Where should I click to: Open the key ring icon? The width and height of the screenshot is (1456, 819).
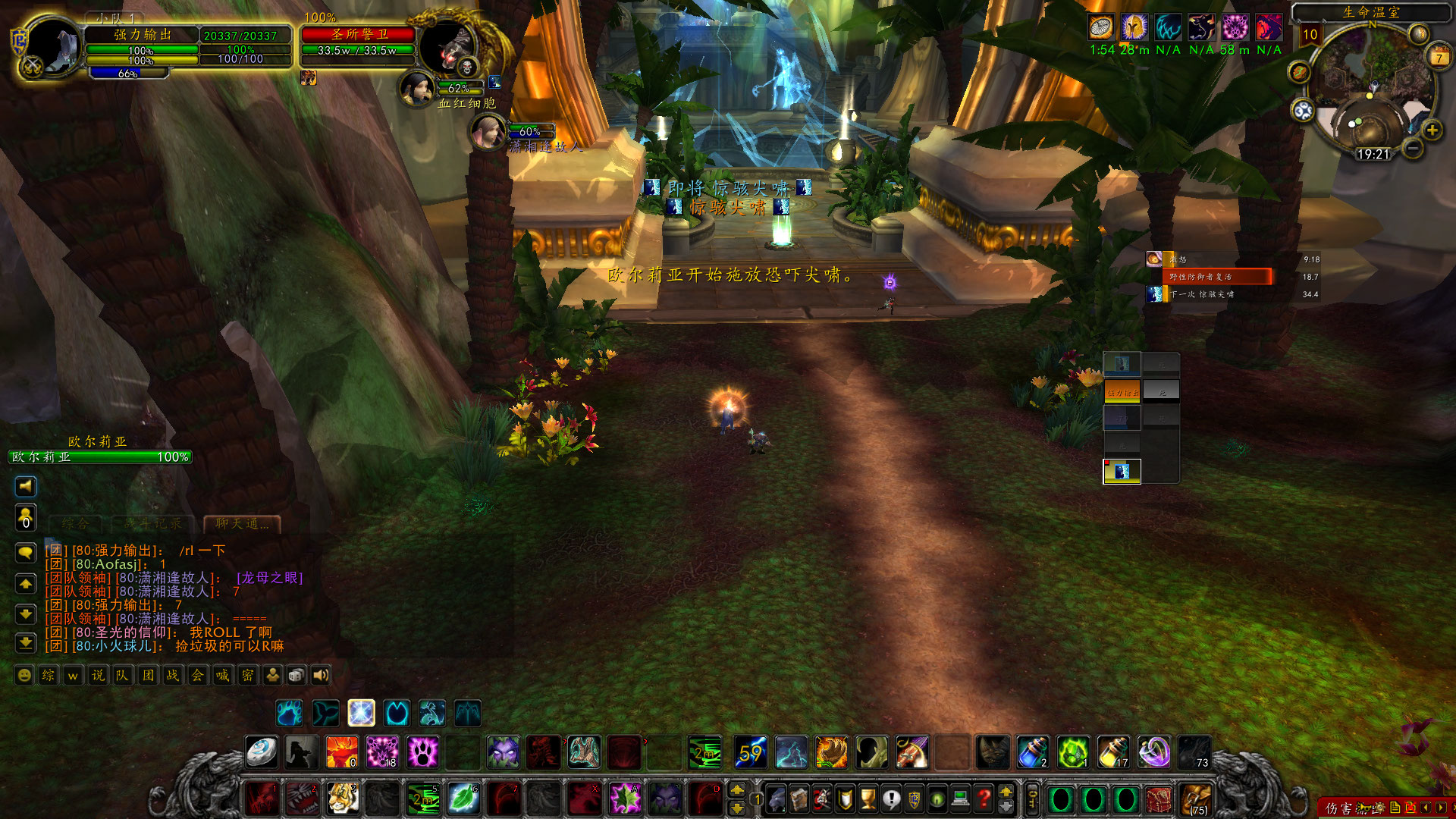pos(1032,798)
